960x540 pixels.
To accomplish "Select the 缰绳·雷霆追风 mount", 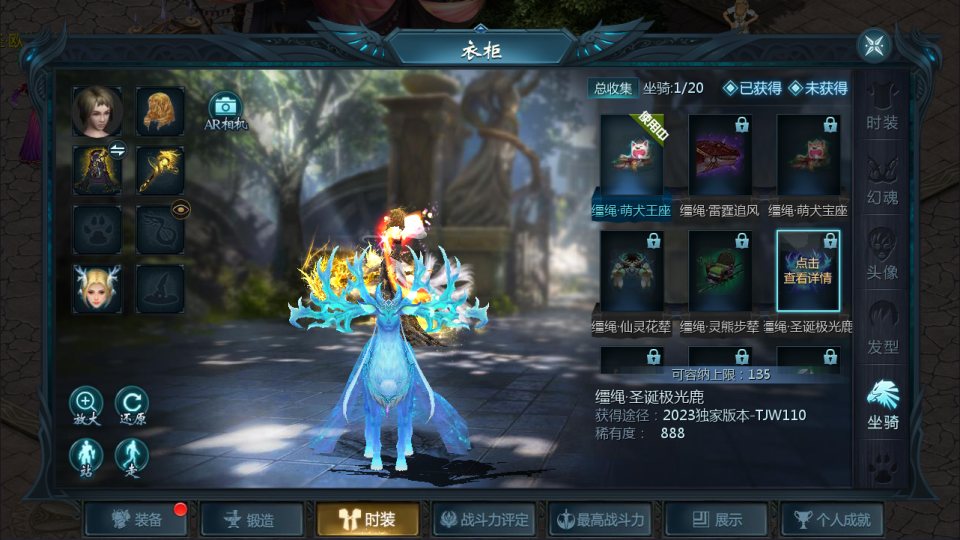I will pyautogui.click(x=720, y=157).
